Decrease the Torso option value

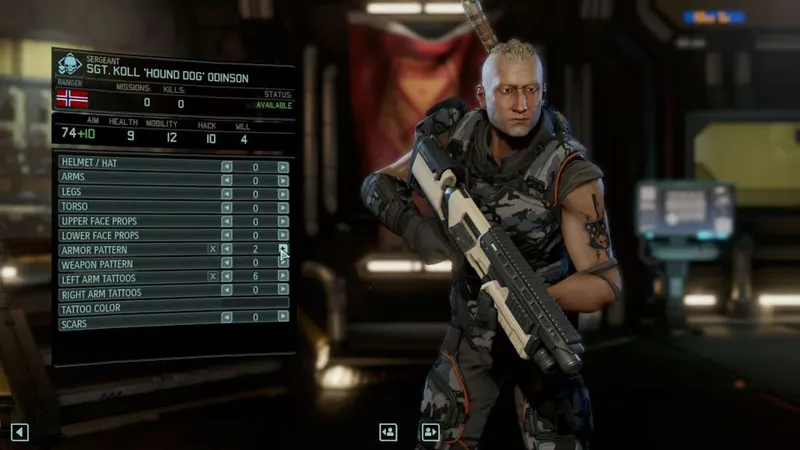[x=226, y=208]
